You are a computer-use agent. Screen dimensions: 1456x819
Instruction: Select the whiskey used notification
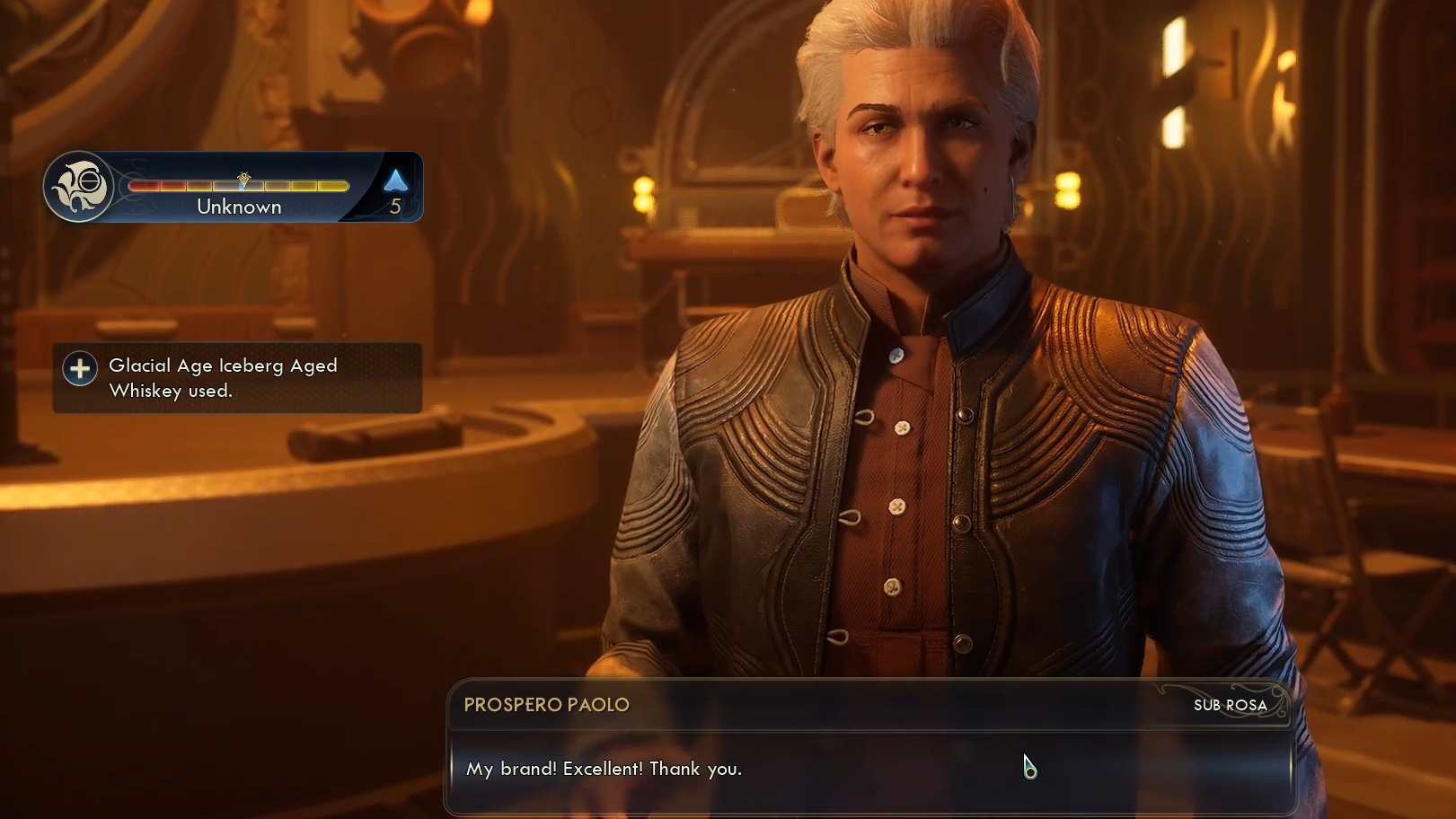click(237, 378)
